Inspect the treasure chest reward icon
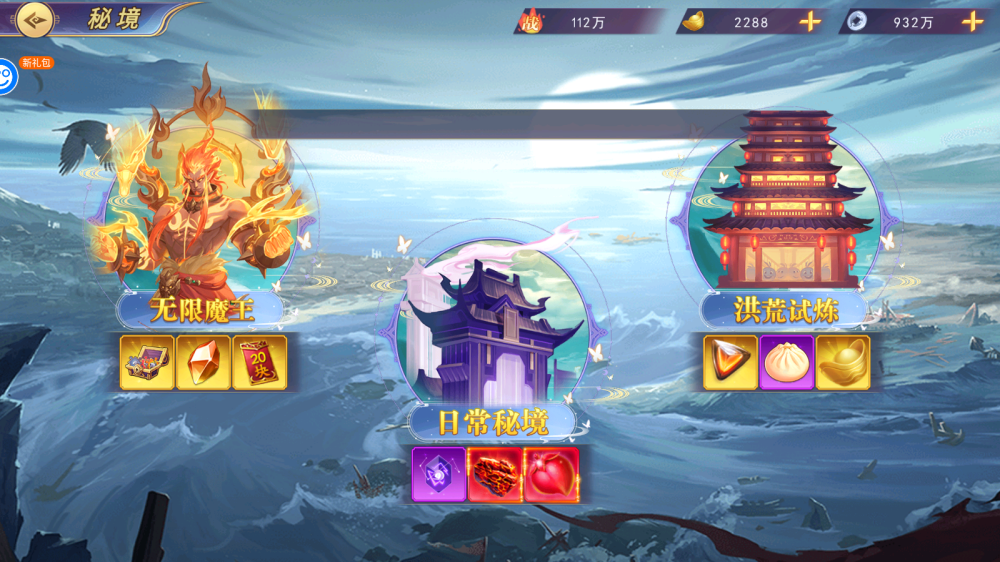 coord(147,362)
